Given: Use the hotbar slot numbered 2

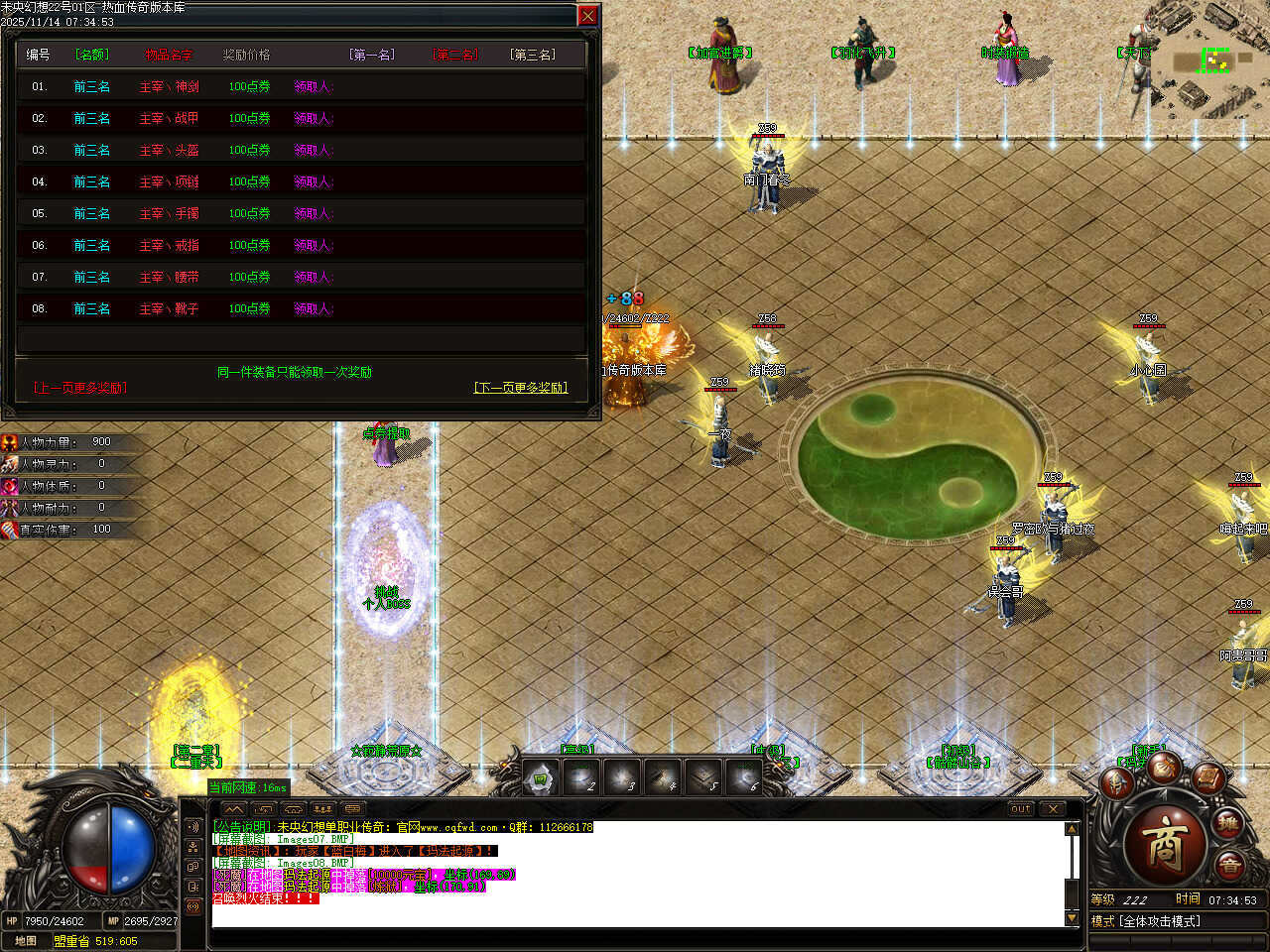Looking at the screenshot, I should [581, 778].
